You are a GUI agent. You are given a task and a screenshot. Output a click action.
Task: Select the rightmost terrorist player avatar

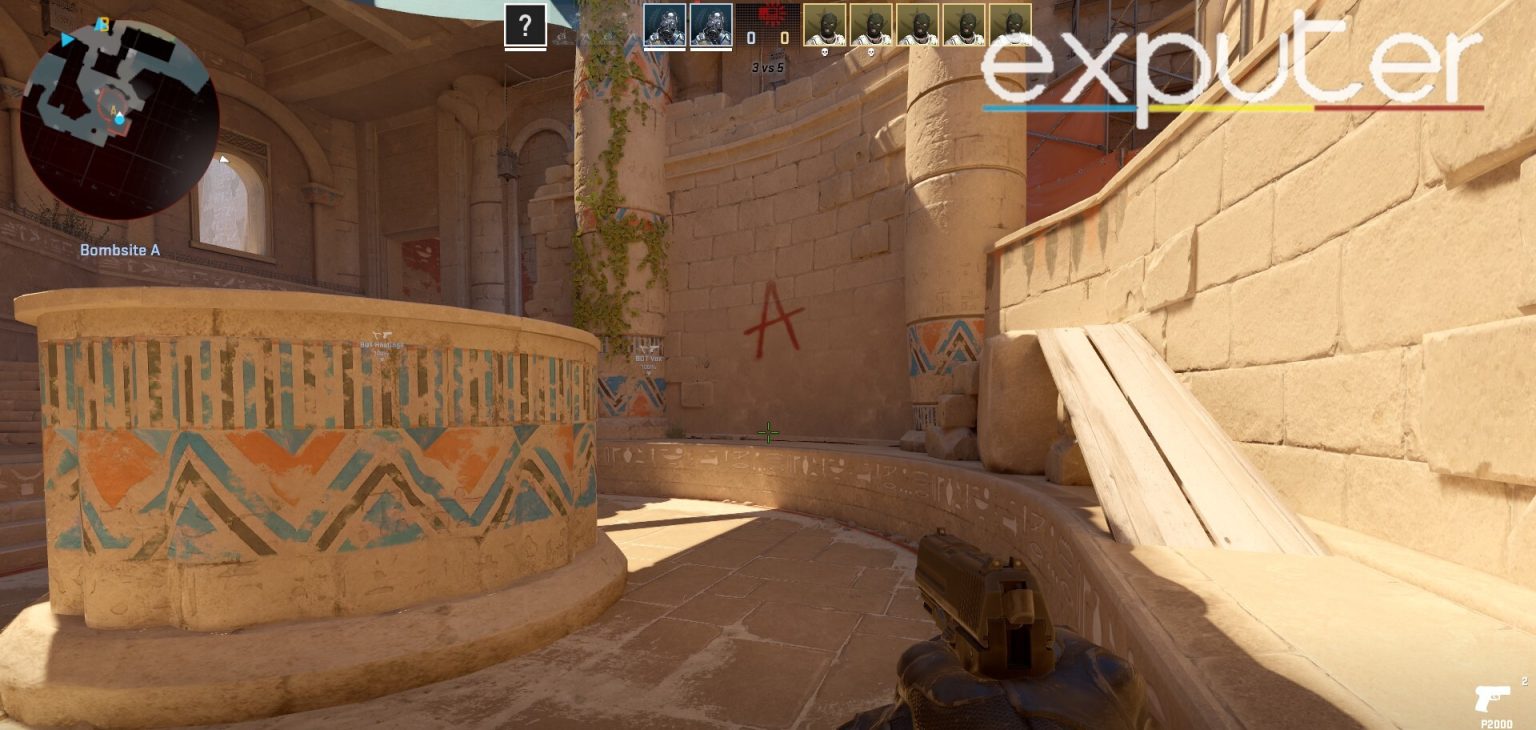tap(1013, 25)
